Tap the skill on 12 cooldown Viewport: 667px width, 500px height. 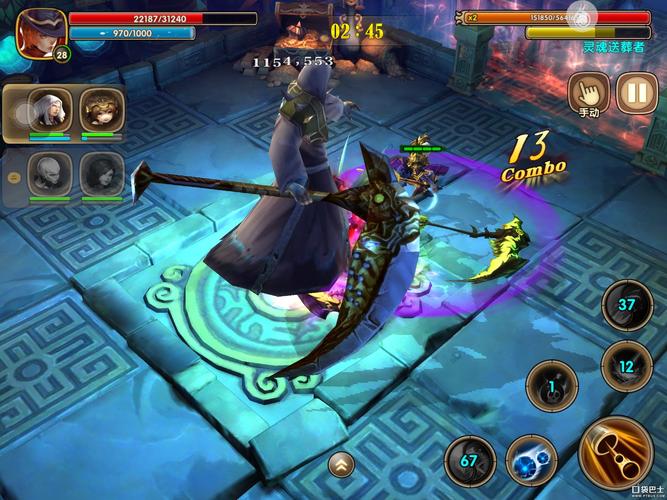627,366
